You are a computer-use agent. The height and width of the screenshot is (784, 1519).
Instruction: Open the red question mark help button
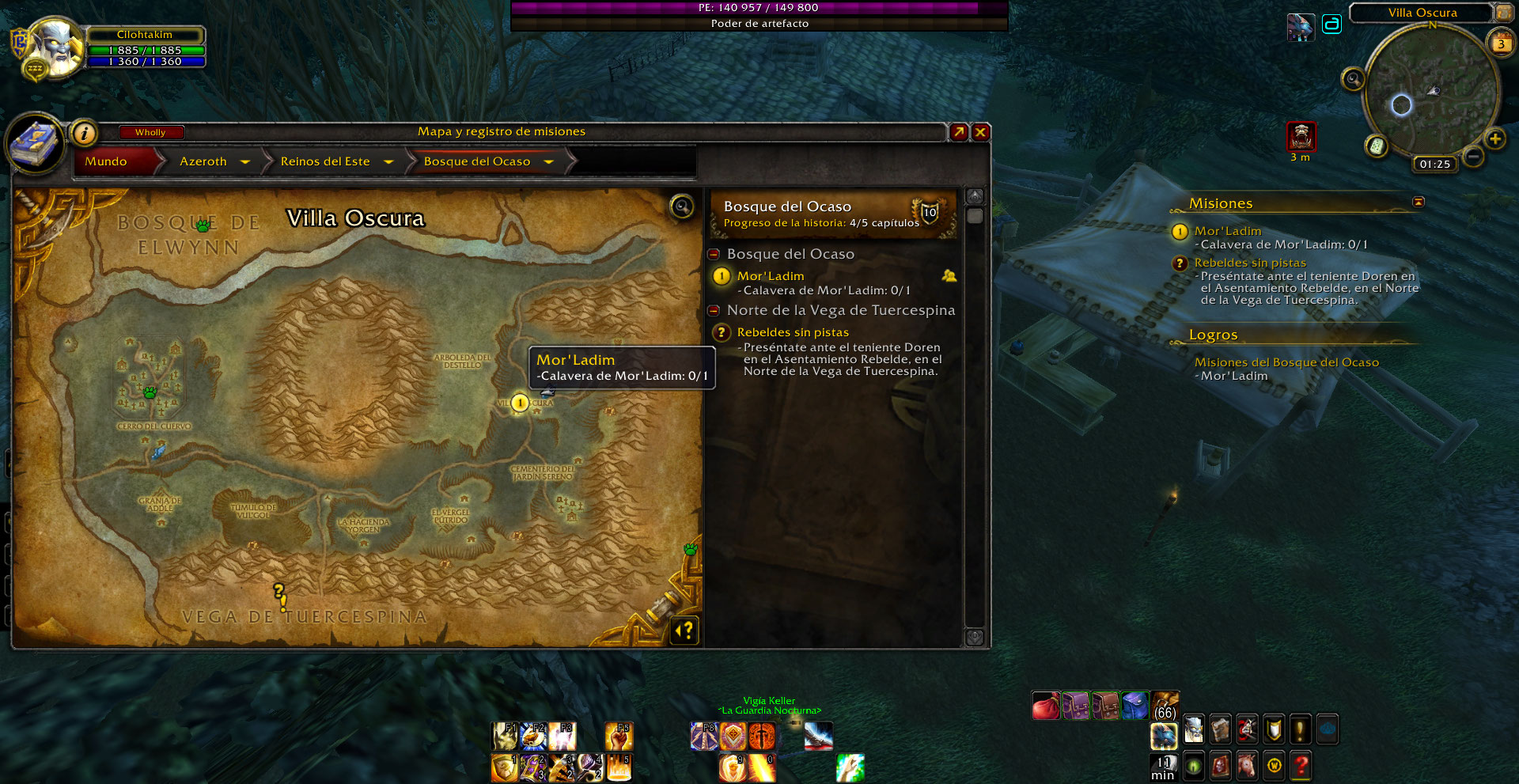[1301, 765]
